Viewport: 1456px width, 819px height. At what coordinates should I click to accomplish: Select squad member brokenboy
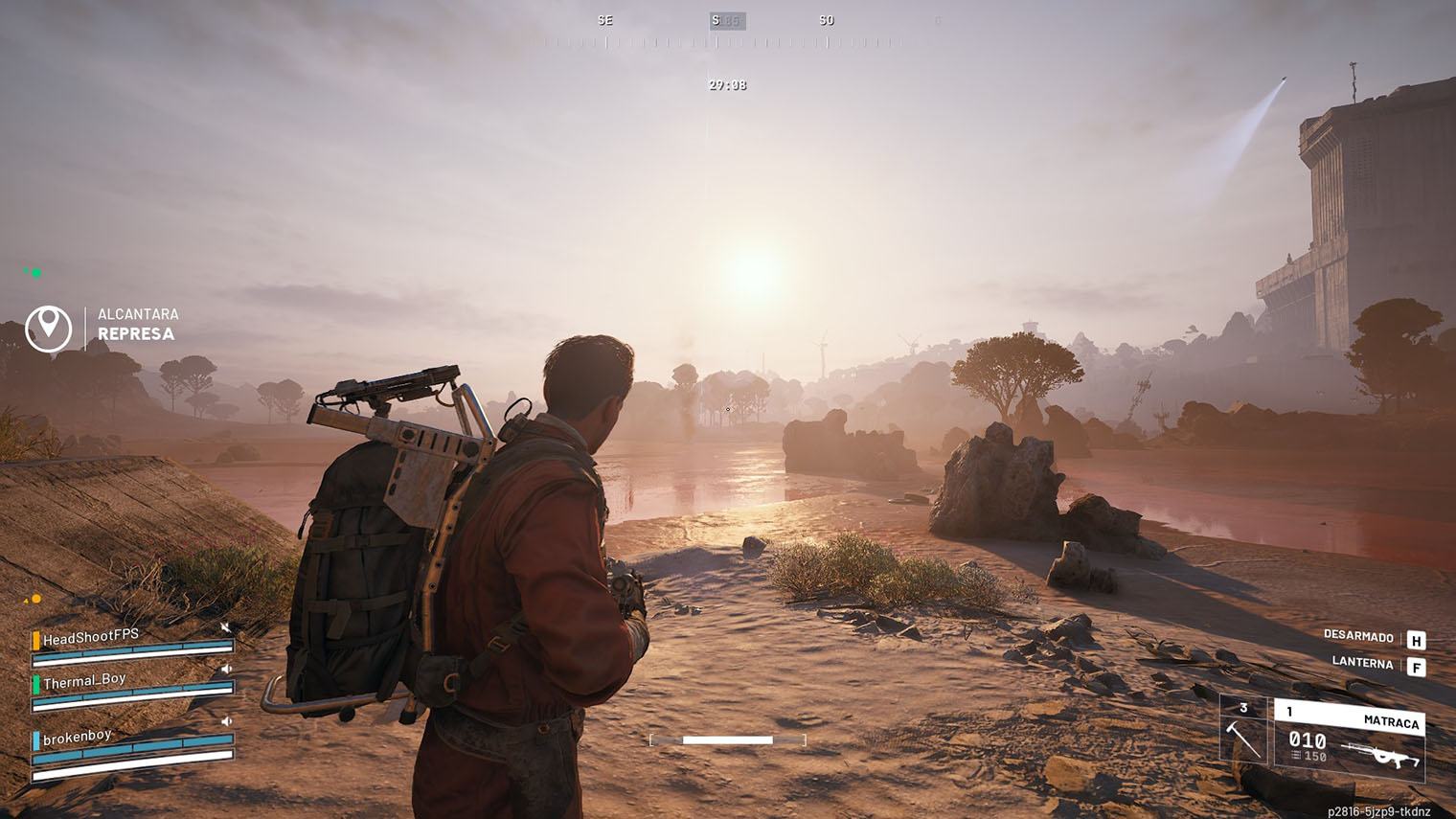click(78, 737)
